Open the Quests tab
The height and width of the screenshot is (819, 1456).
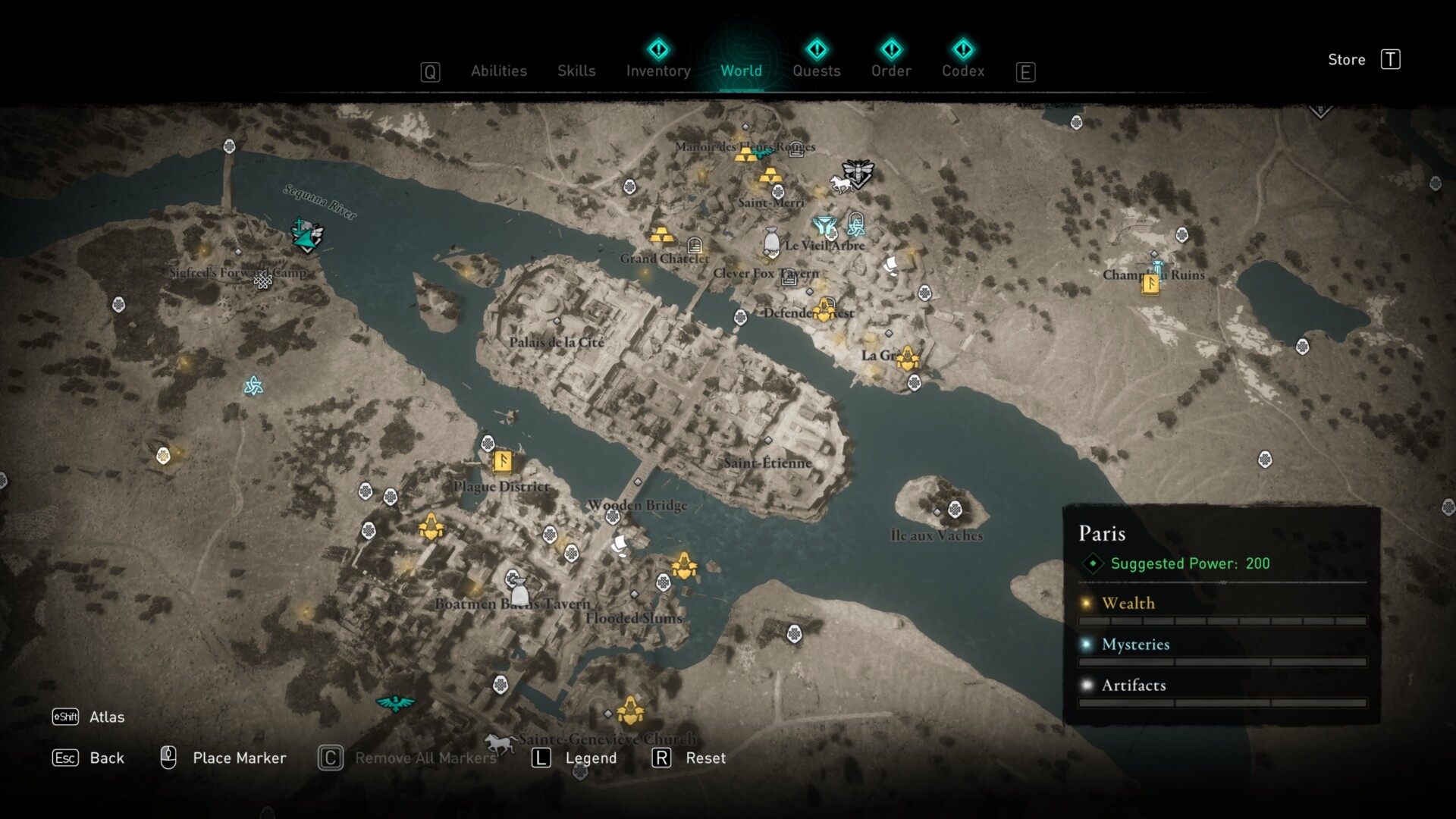click(816, 71)
